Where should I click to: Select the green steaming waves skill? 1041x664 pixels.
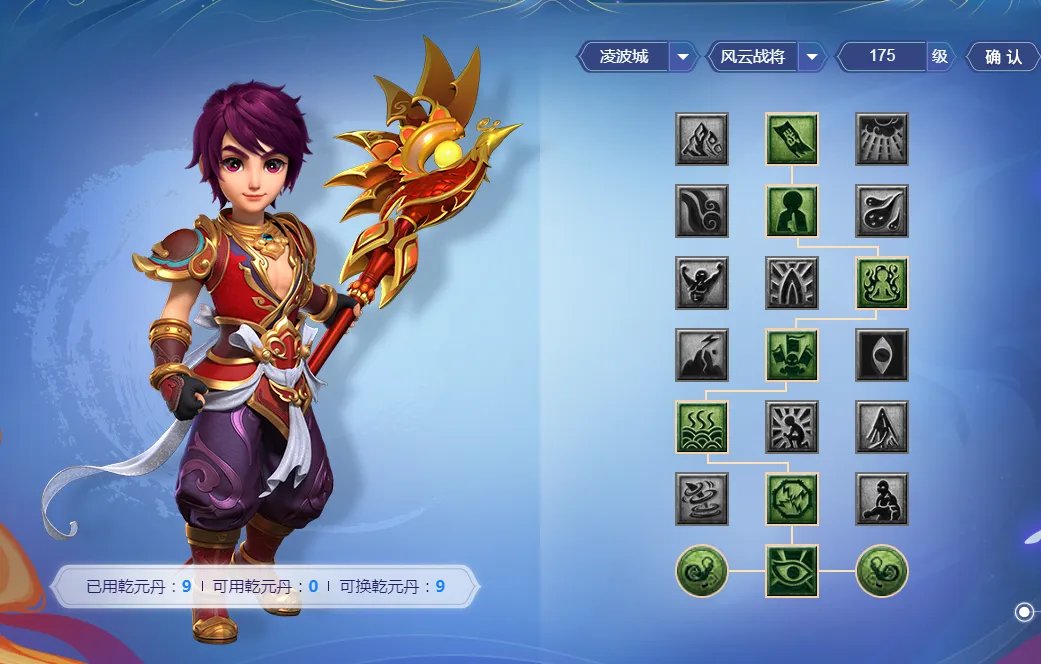(702, 427)
